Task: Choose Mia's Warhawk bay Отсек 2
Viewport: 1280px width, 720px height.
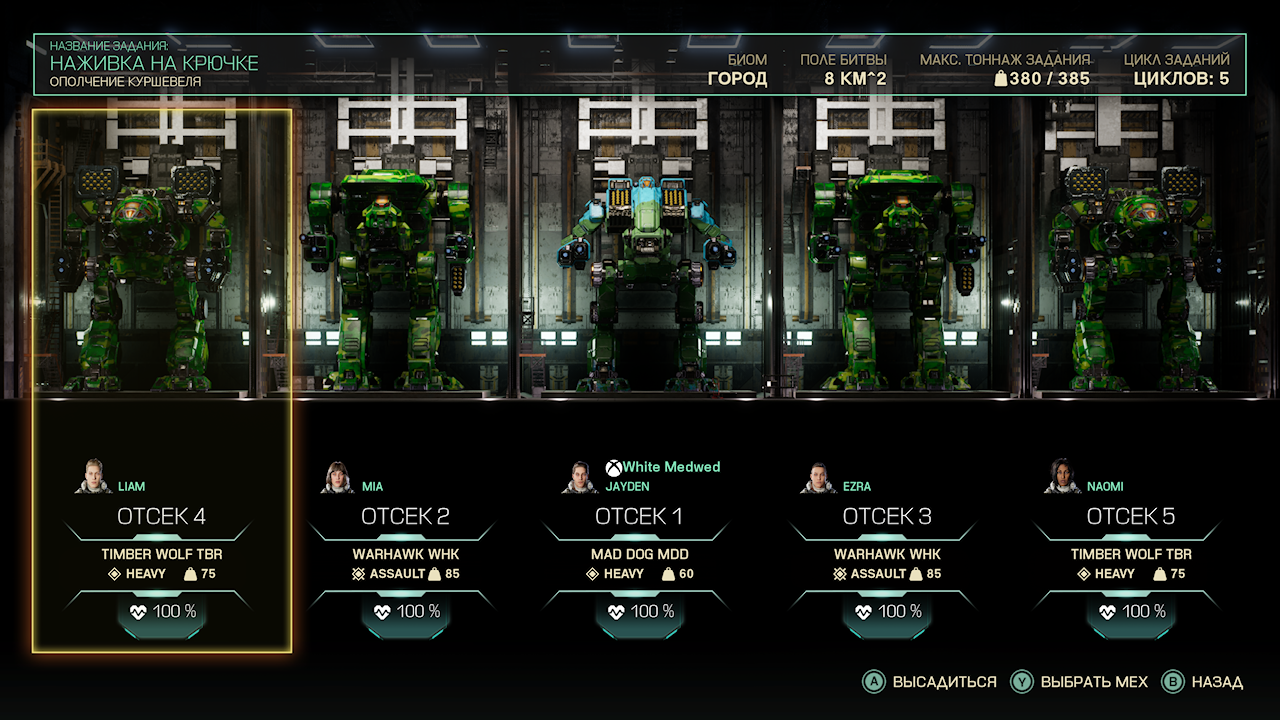Action: click(x=405, y=517)
